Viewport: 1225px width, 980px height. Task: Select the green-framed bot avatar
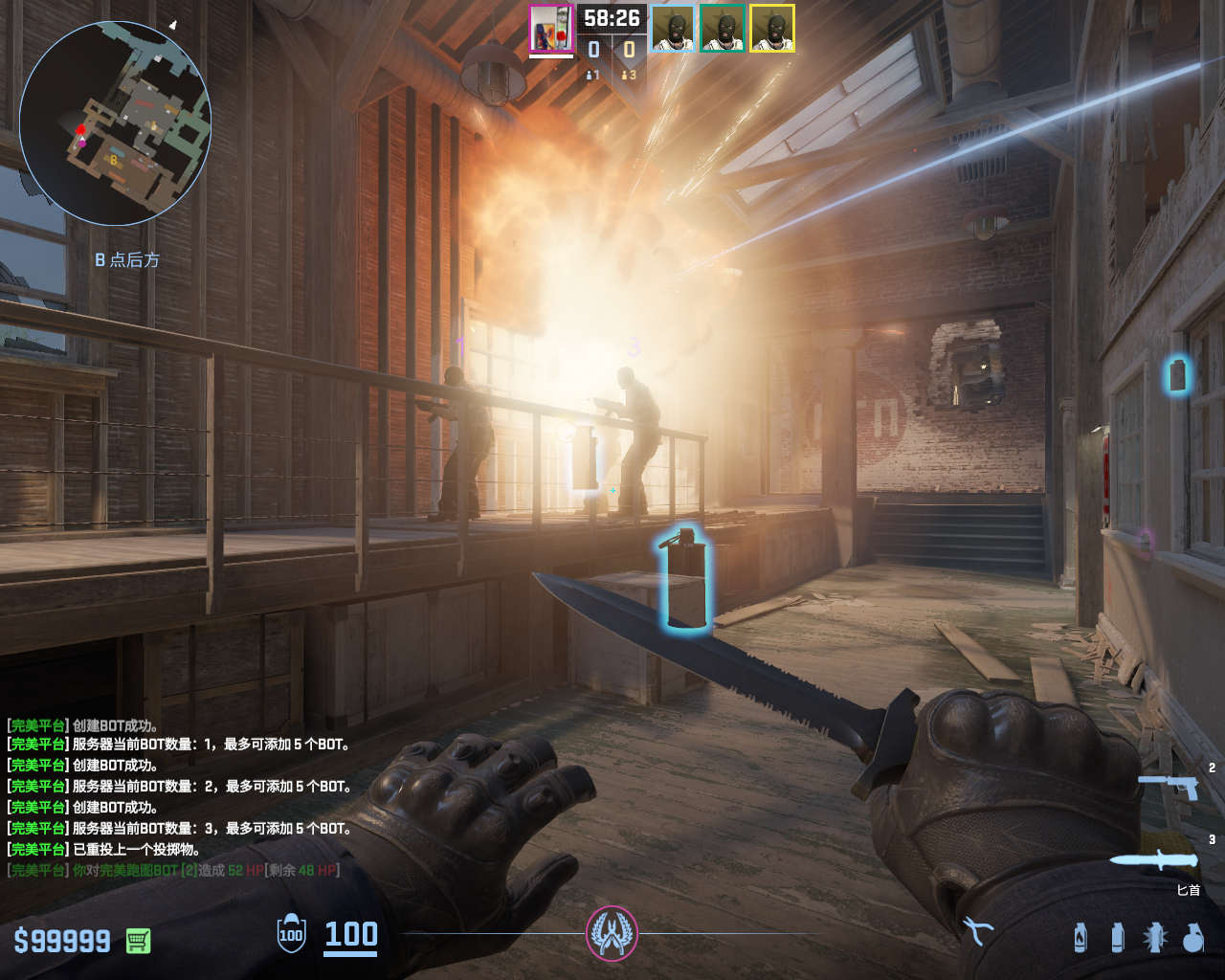click(723, 29)
